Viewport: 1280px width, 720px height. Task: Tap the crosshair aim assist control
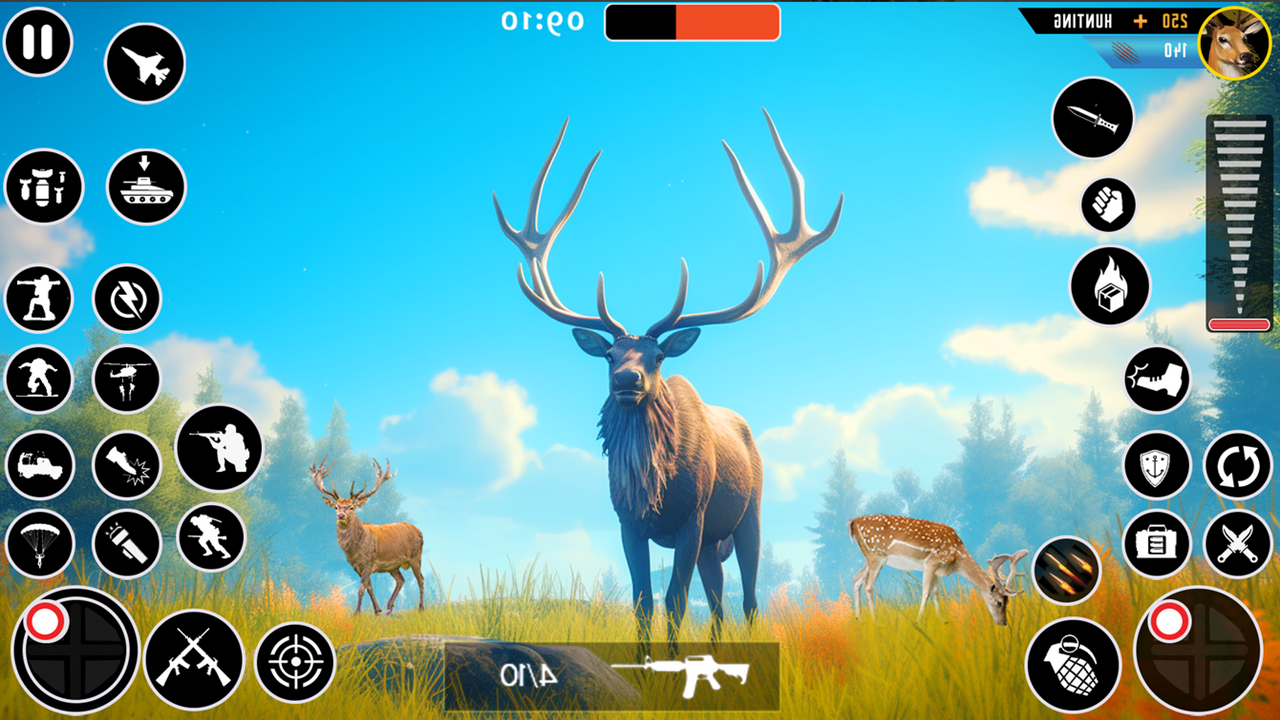[293, 660]
